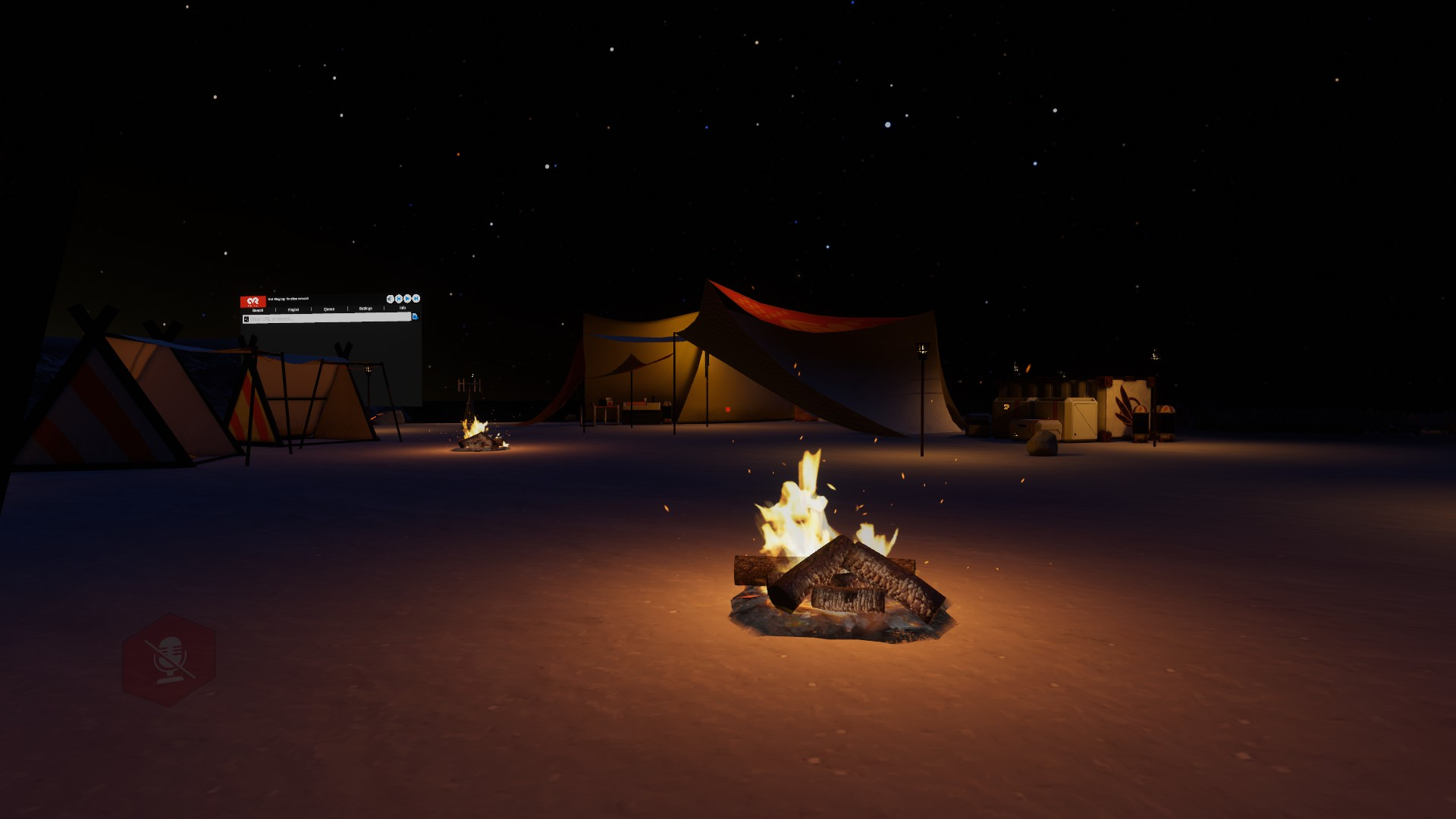
Task: Switch to the video player Search tab
Action: point(258,309)
